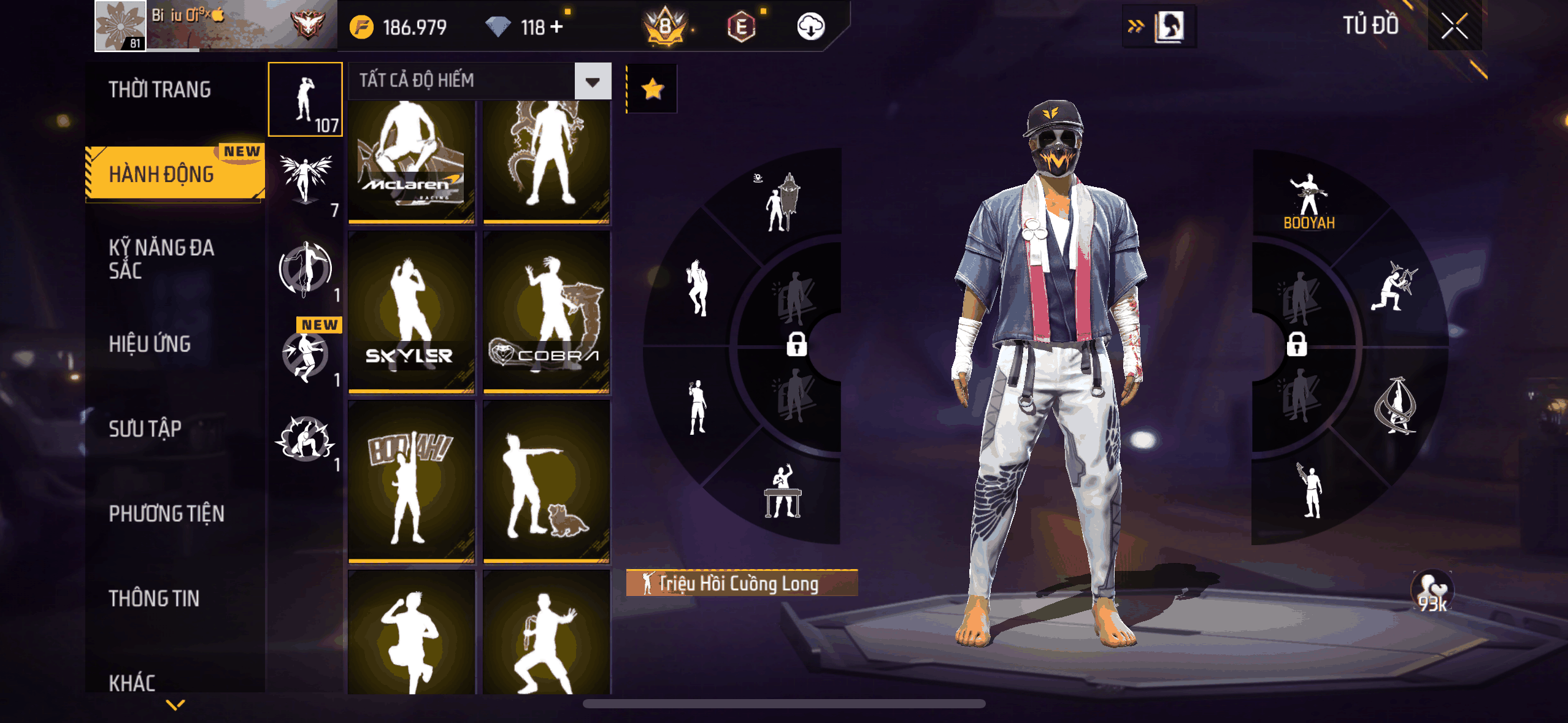Select the McLaren emote tile
Image resolution: width=1568 pixels, height=723 pixels.
coord(411,160)
